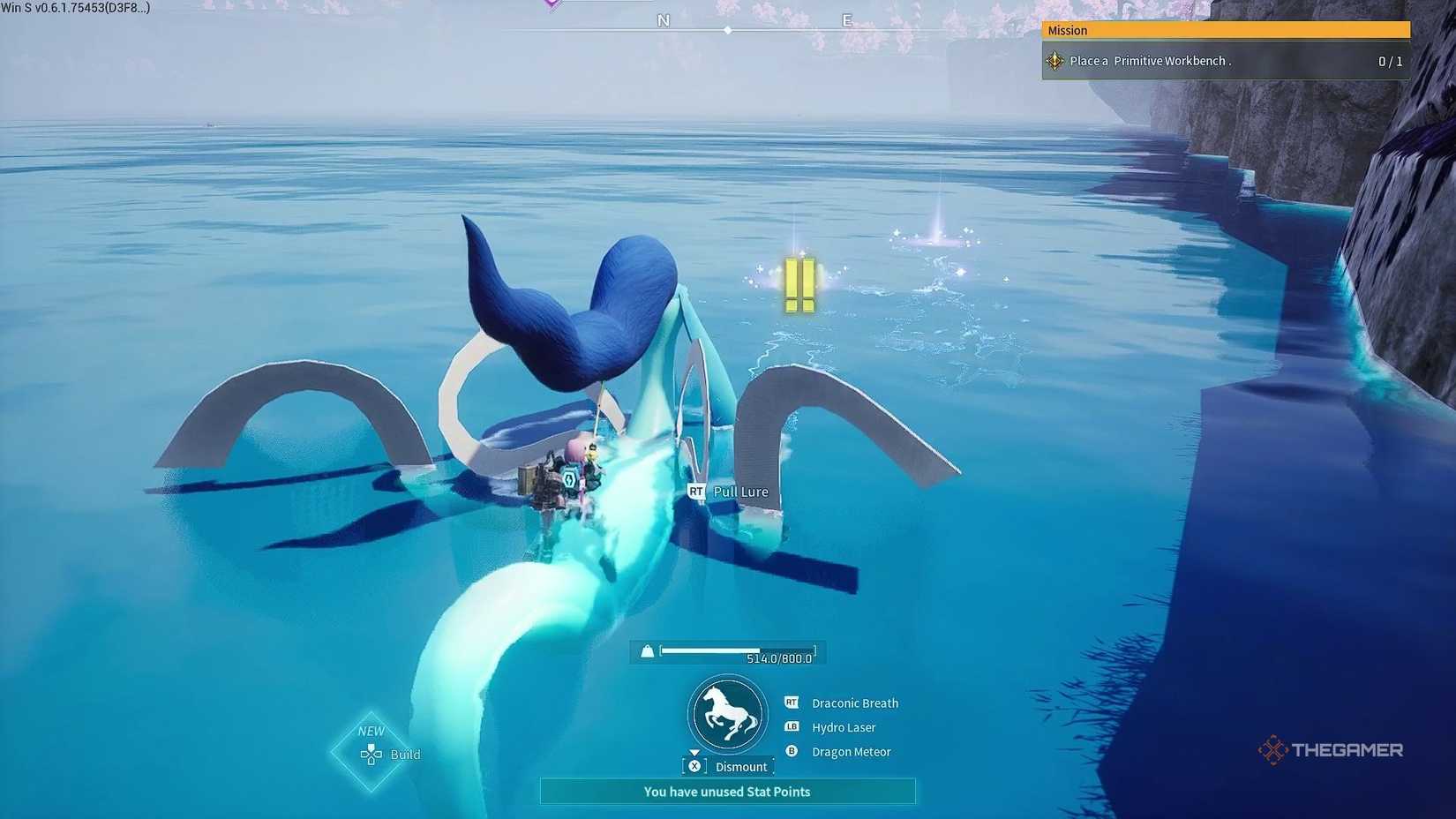Select the Draconic Breath RT button icon
The width and height of the screenshot is (1456, 819).
pos(792,703)
